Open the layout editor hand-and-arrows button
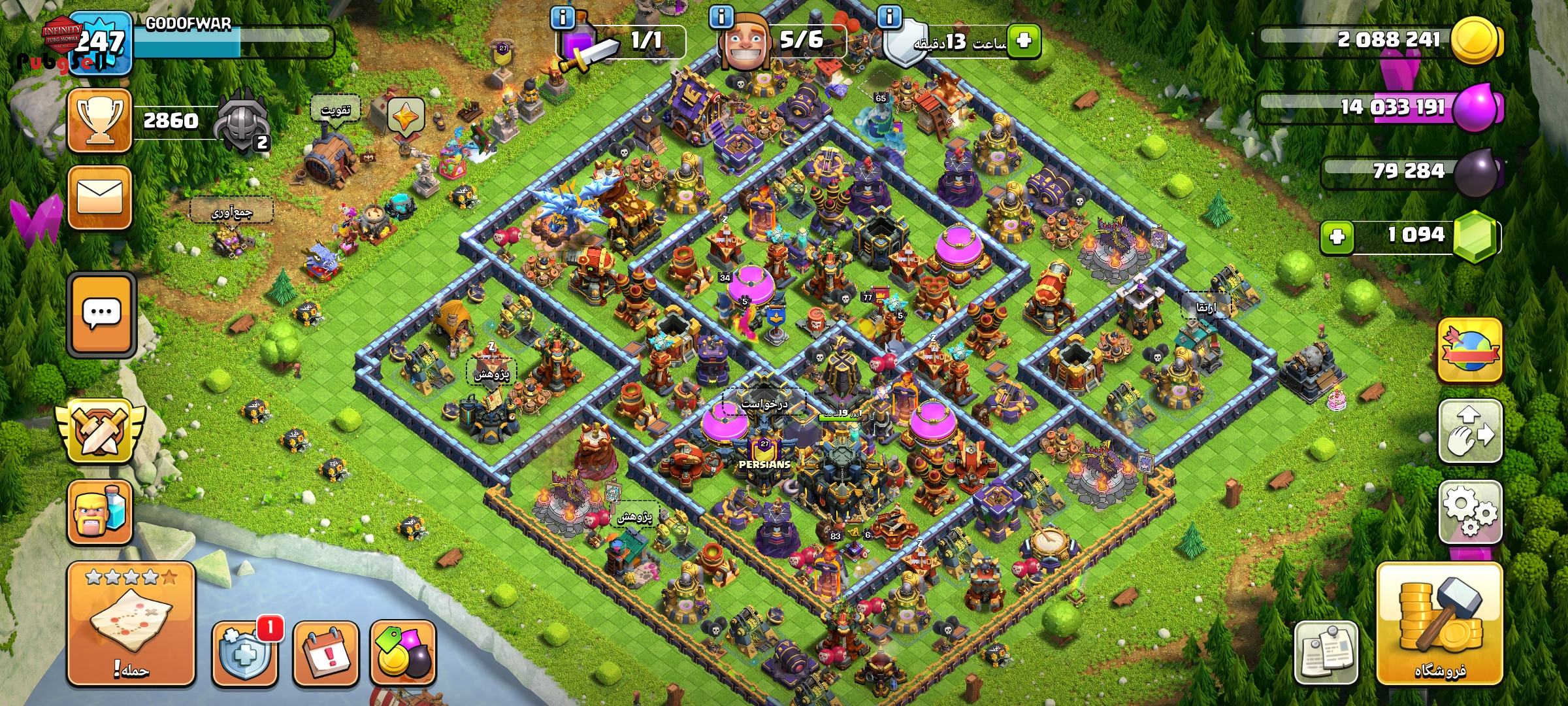 point(1470,431)
